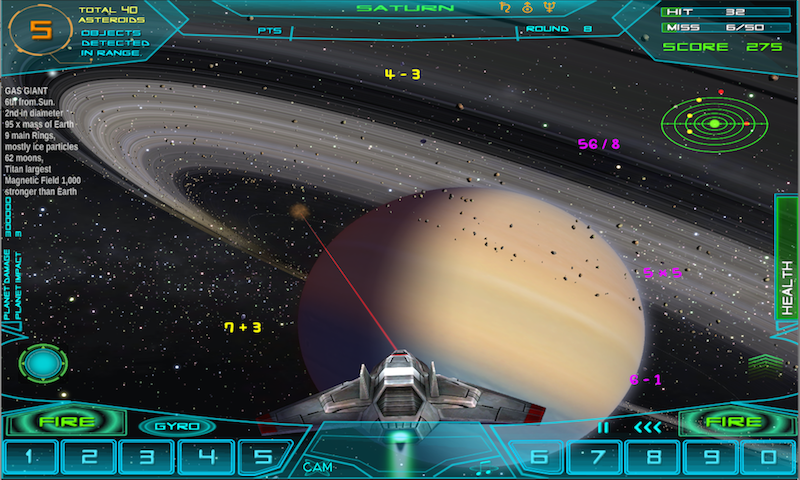Click the round cyan radar button
Image resolution: width=800 pixels, height=480 pixels.
tap(43, 362)
